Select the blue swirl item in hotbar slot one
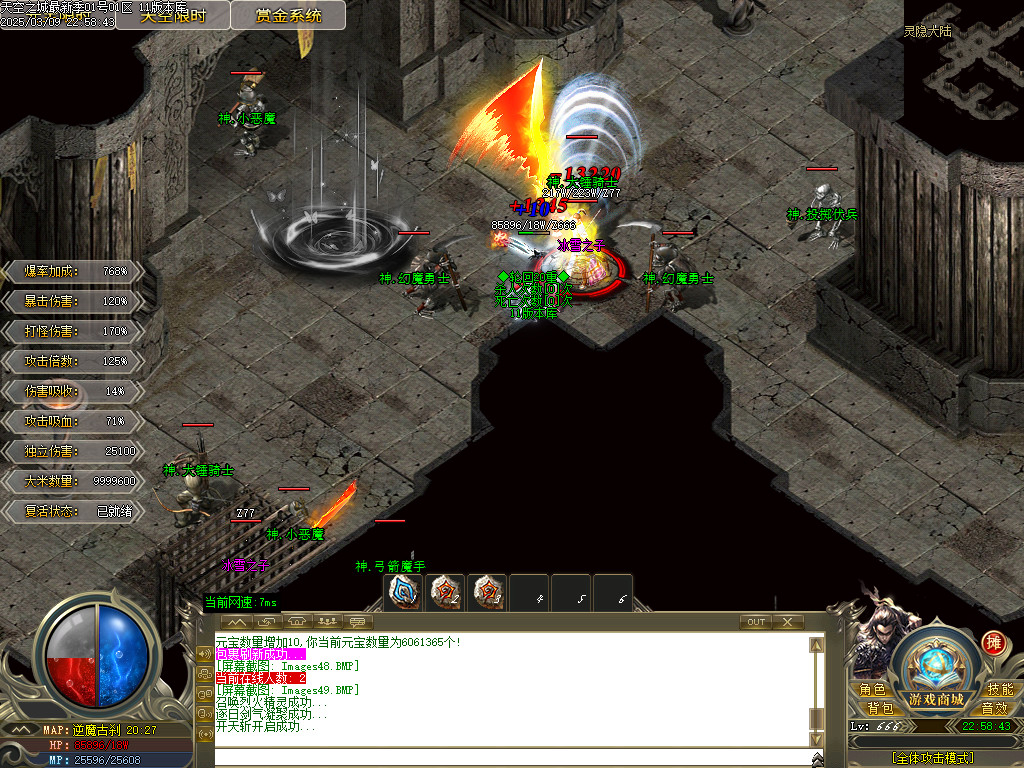The height and width of the screenshot is (768, 1024). [x=405, y=592]
